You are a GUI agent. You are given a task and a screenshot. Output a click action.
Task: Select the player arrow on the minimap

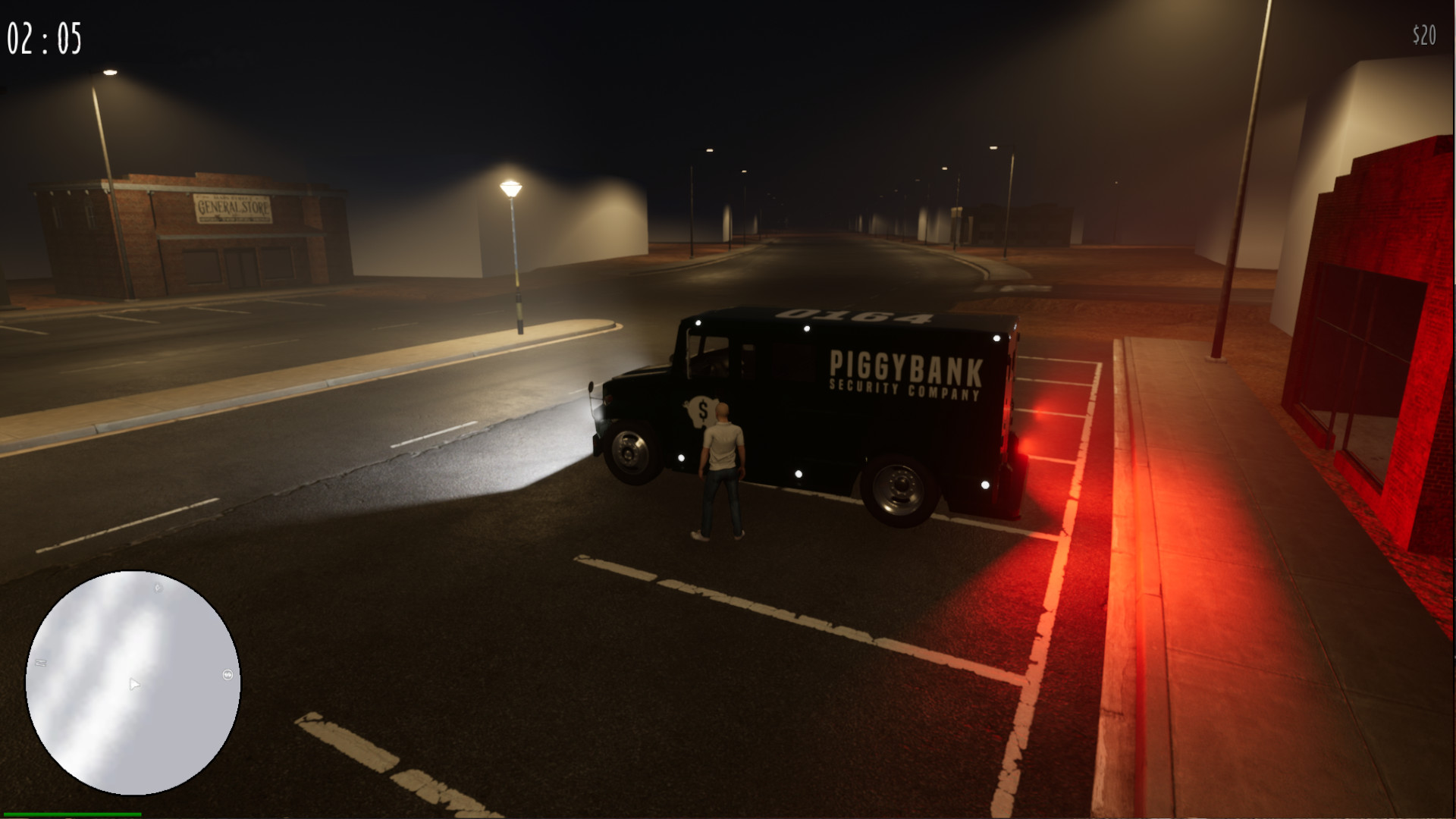[x=134, y=683]
